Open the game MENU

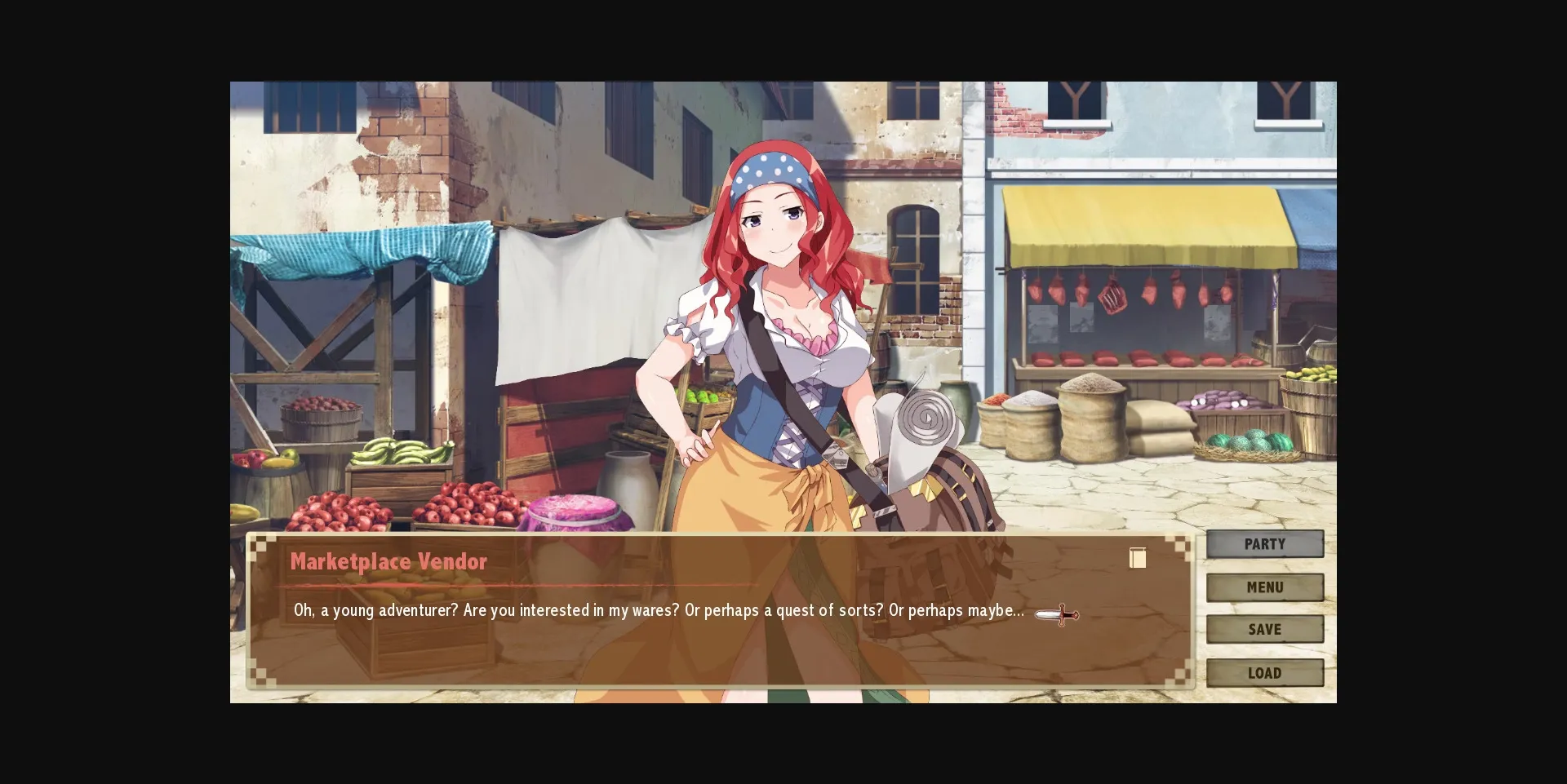click(1265, 587)
